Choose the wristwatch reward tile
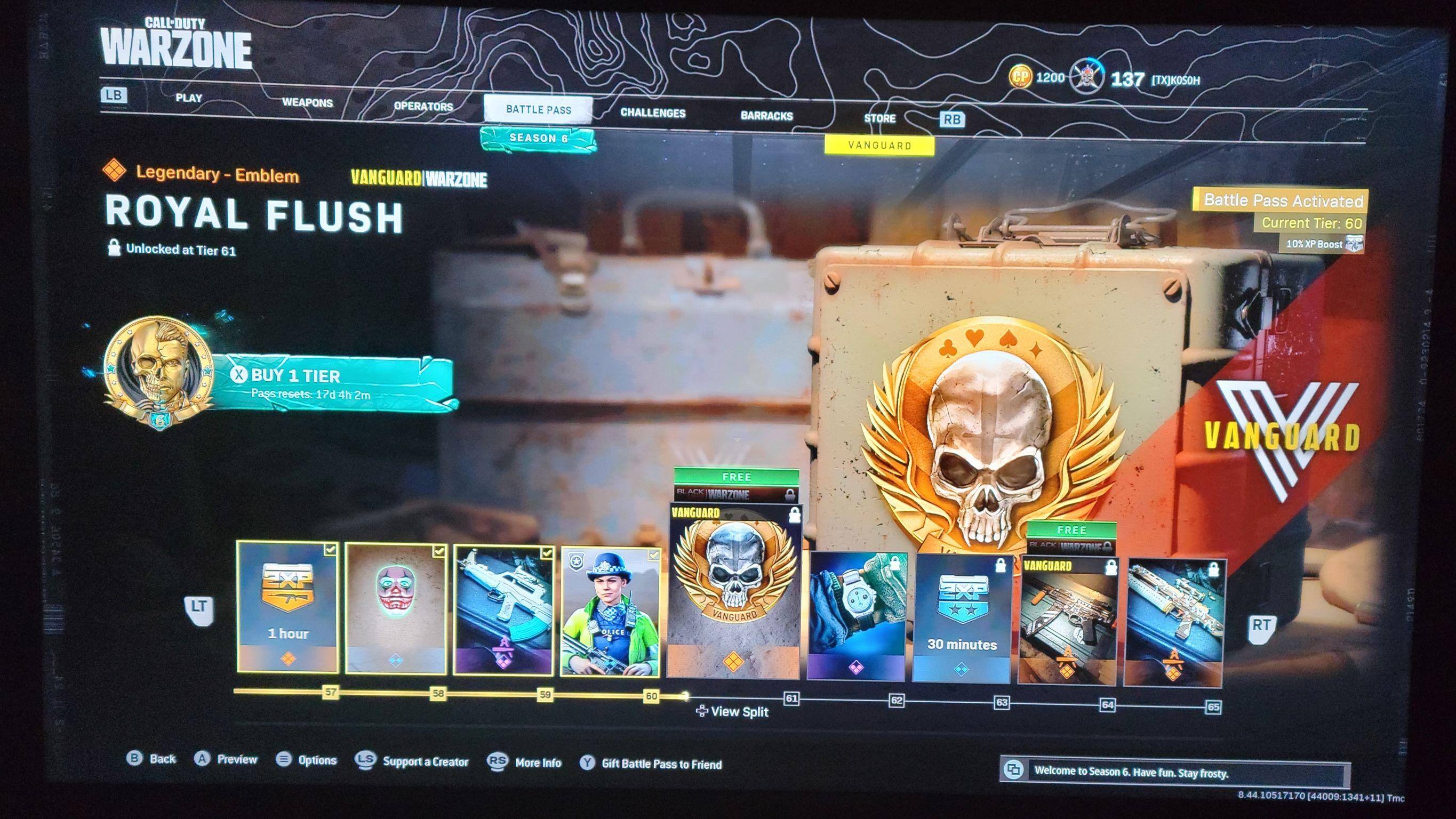The height and width of the screenshot is (819, 1456). [x=856, y=616]
